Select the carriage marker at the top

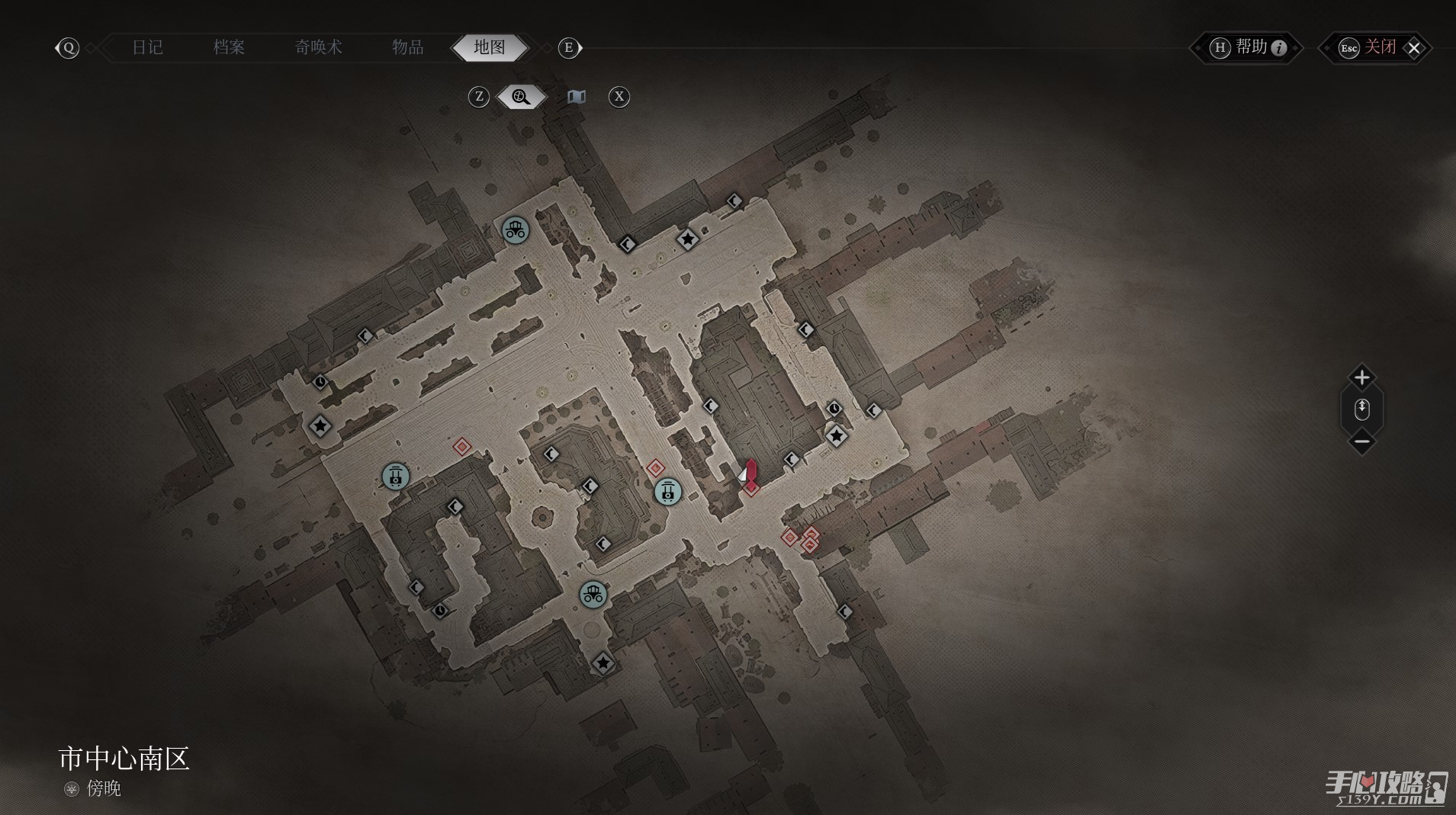(x=516, y=229)
